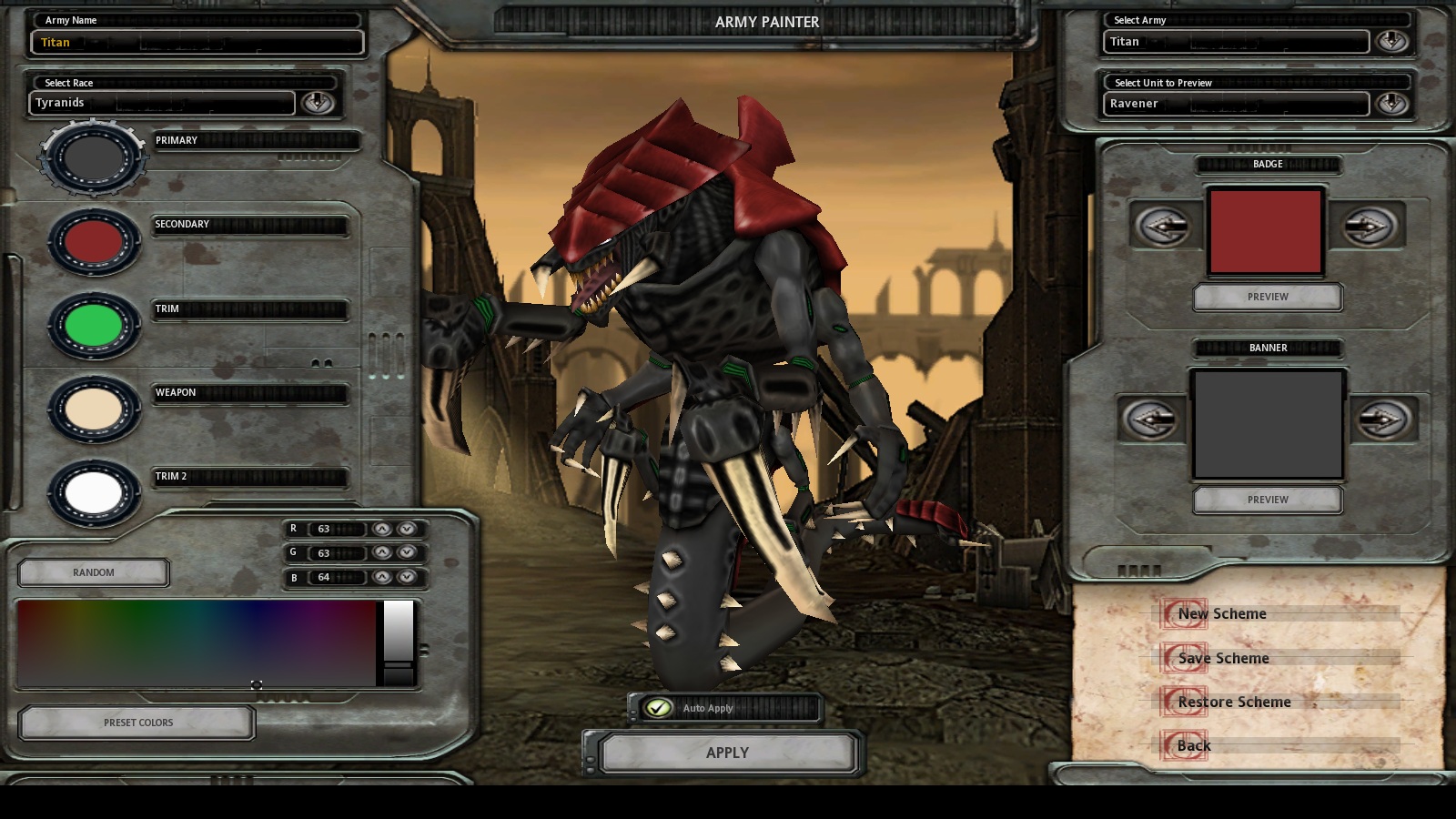Select the green TRIM color swatch
The image size is (1456, 819).
tap(89, 325)
